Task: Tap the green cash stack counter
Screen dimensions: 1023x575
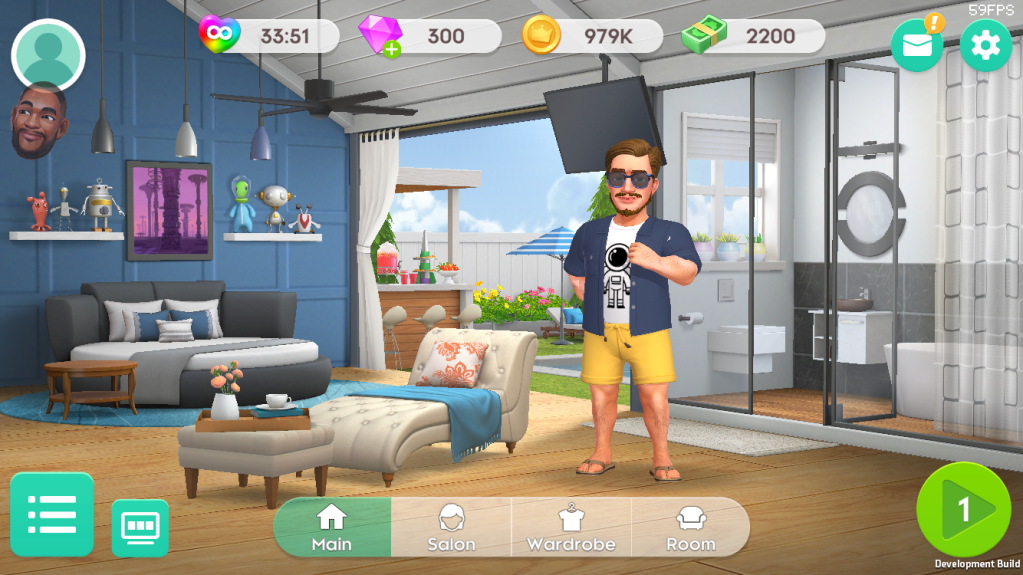Action: click(x=754, y=36)
